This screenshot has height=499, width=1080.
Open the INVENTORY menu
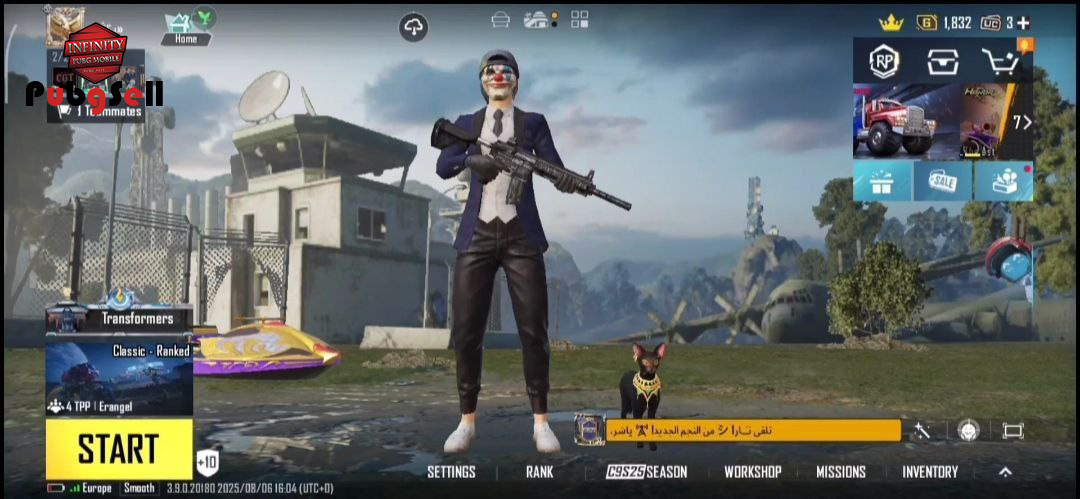point(930,472)
